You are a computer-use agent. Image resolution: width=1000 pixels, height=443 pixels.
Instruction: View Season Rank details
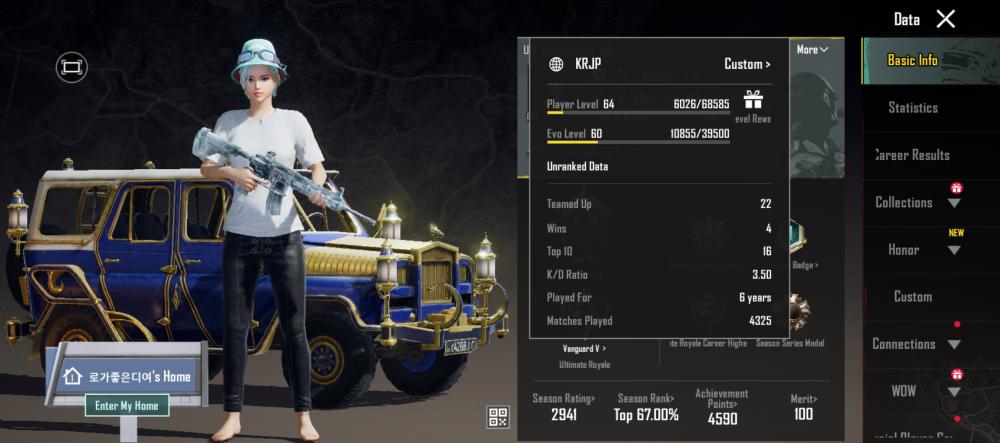coord(647,407)
